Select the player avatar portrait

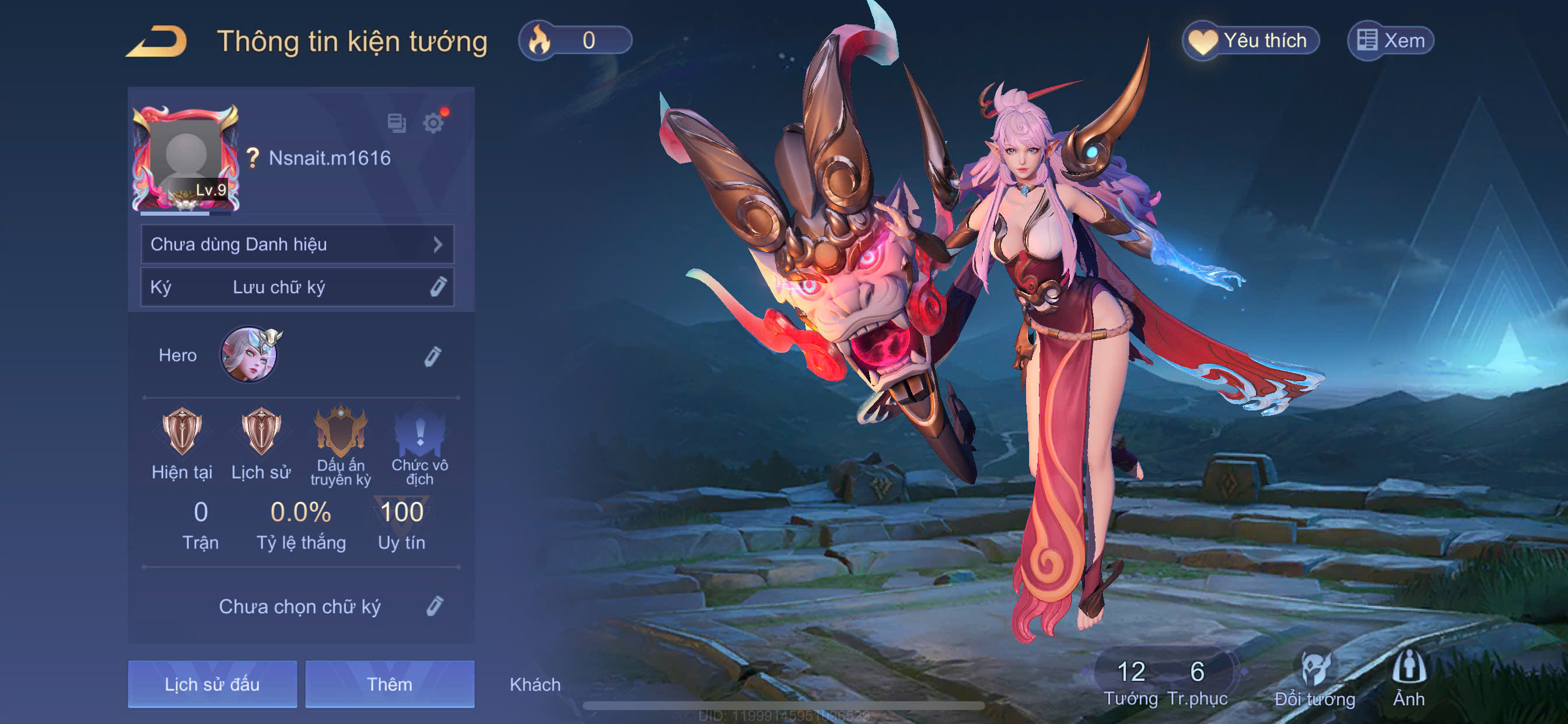(x=185, y=158)
